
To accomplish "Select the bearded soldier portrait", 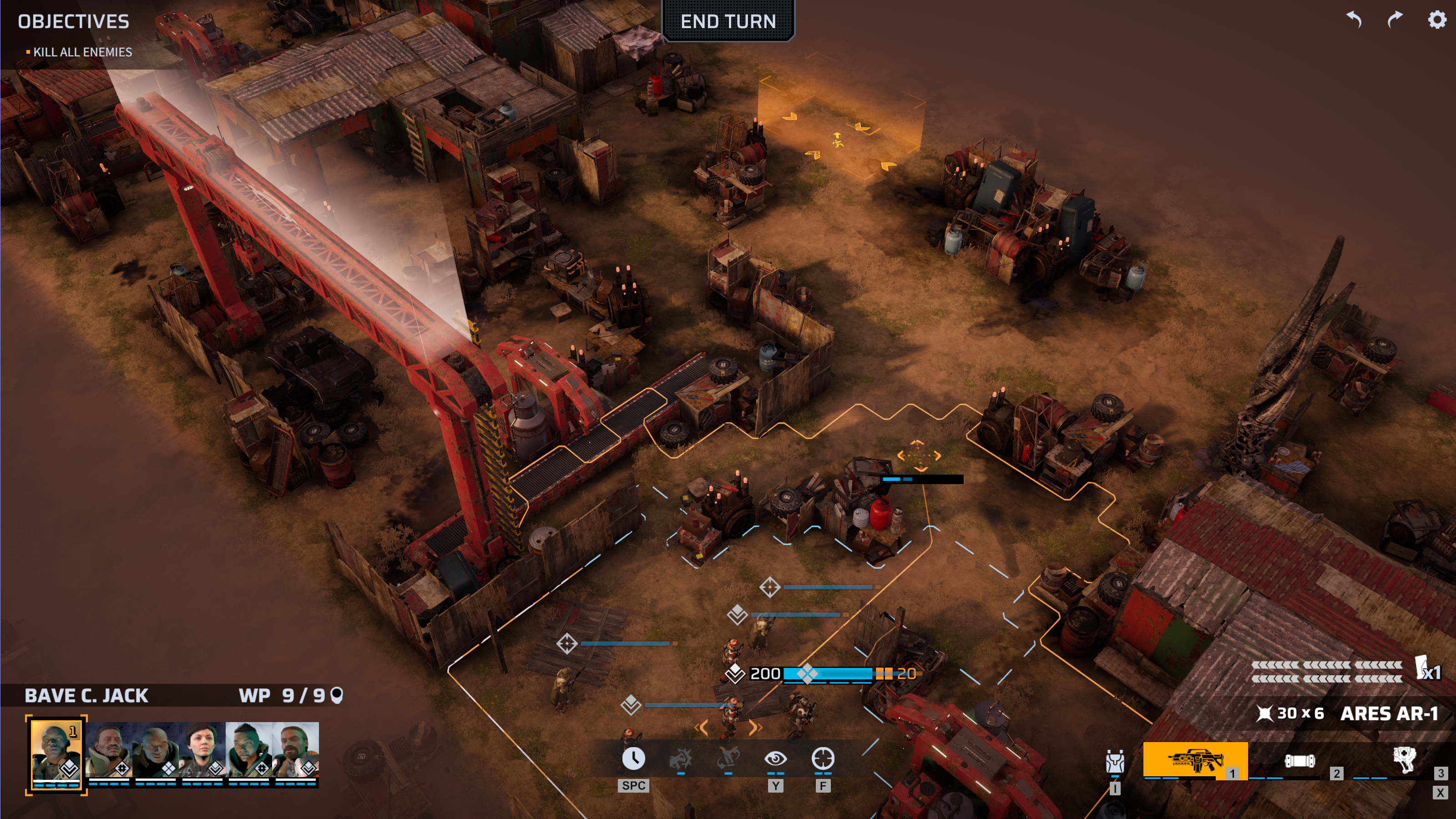I will pyautogui.click(x=296, y=751).
